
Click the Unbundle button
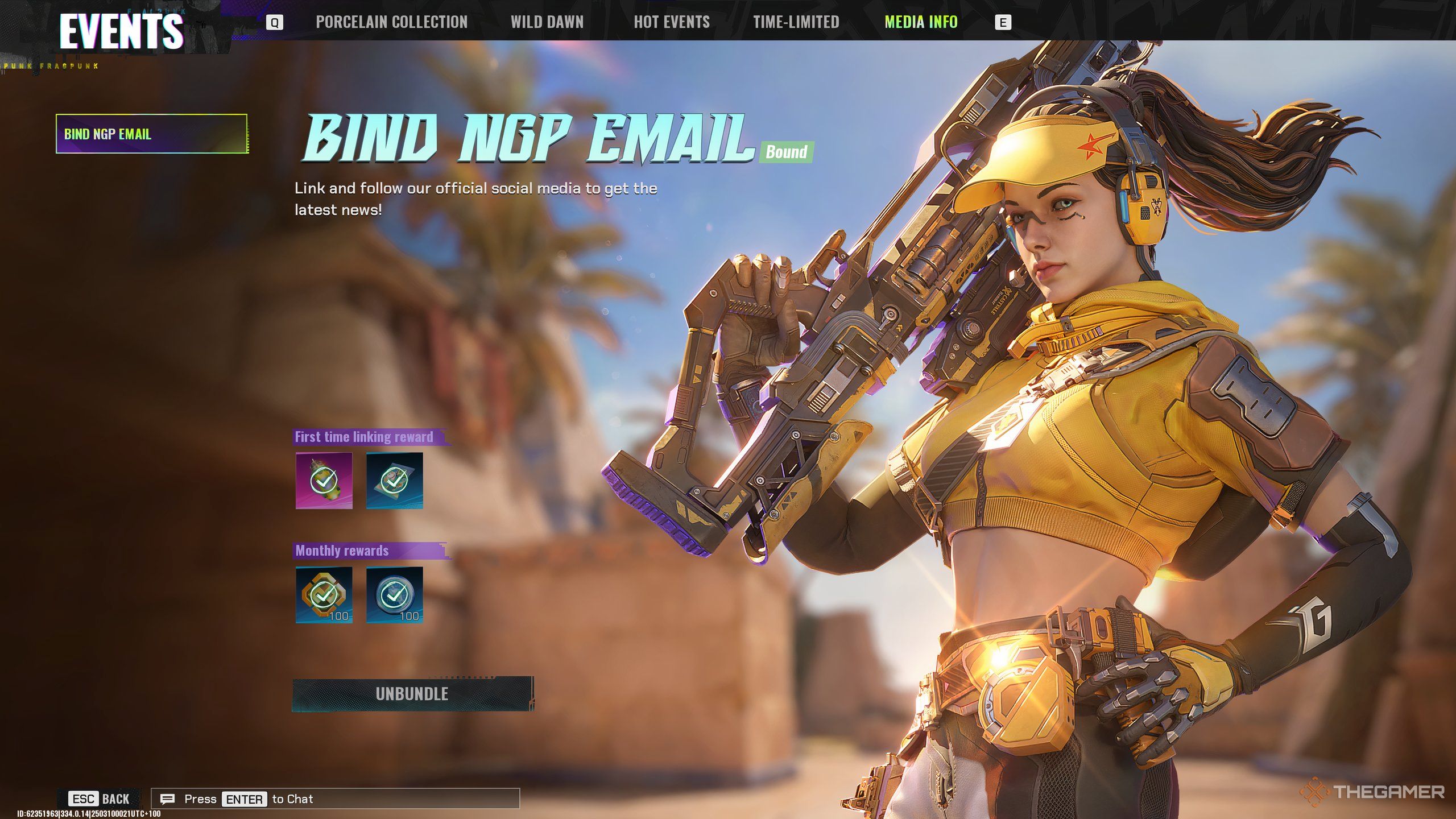(412, 694)
